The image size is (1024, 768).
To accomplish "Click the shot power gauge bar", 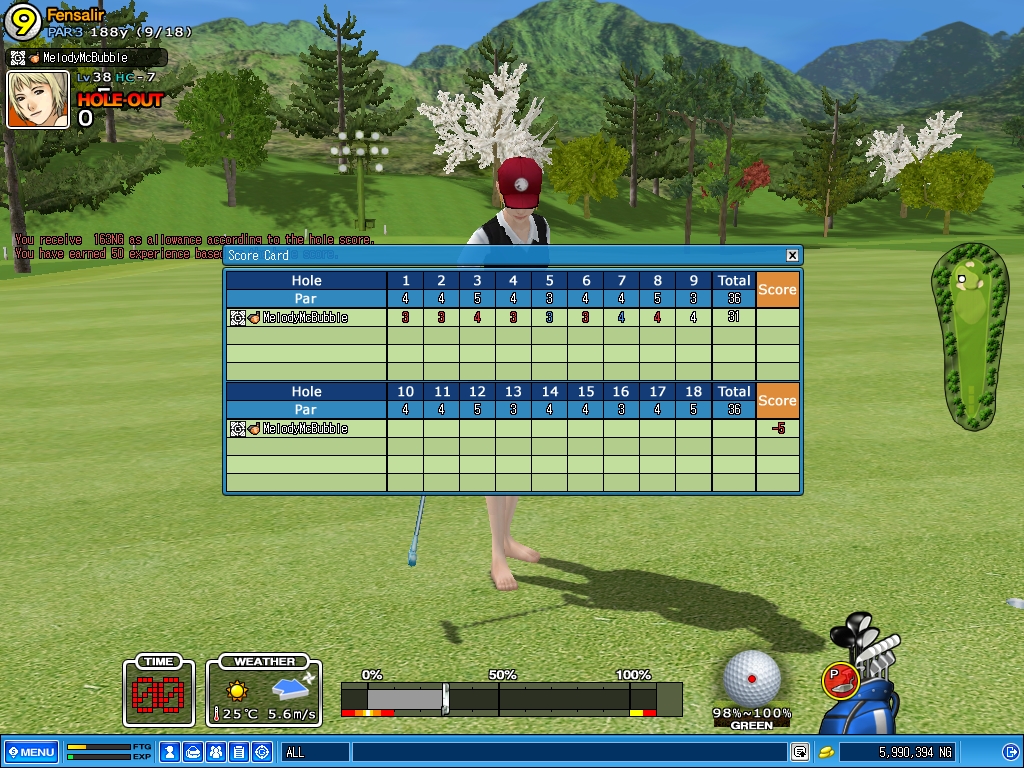I will [x=510, y=698].
